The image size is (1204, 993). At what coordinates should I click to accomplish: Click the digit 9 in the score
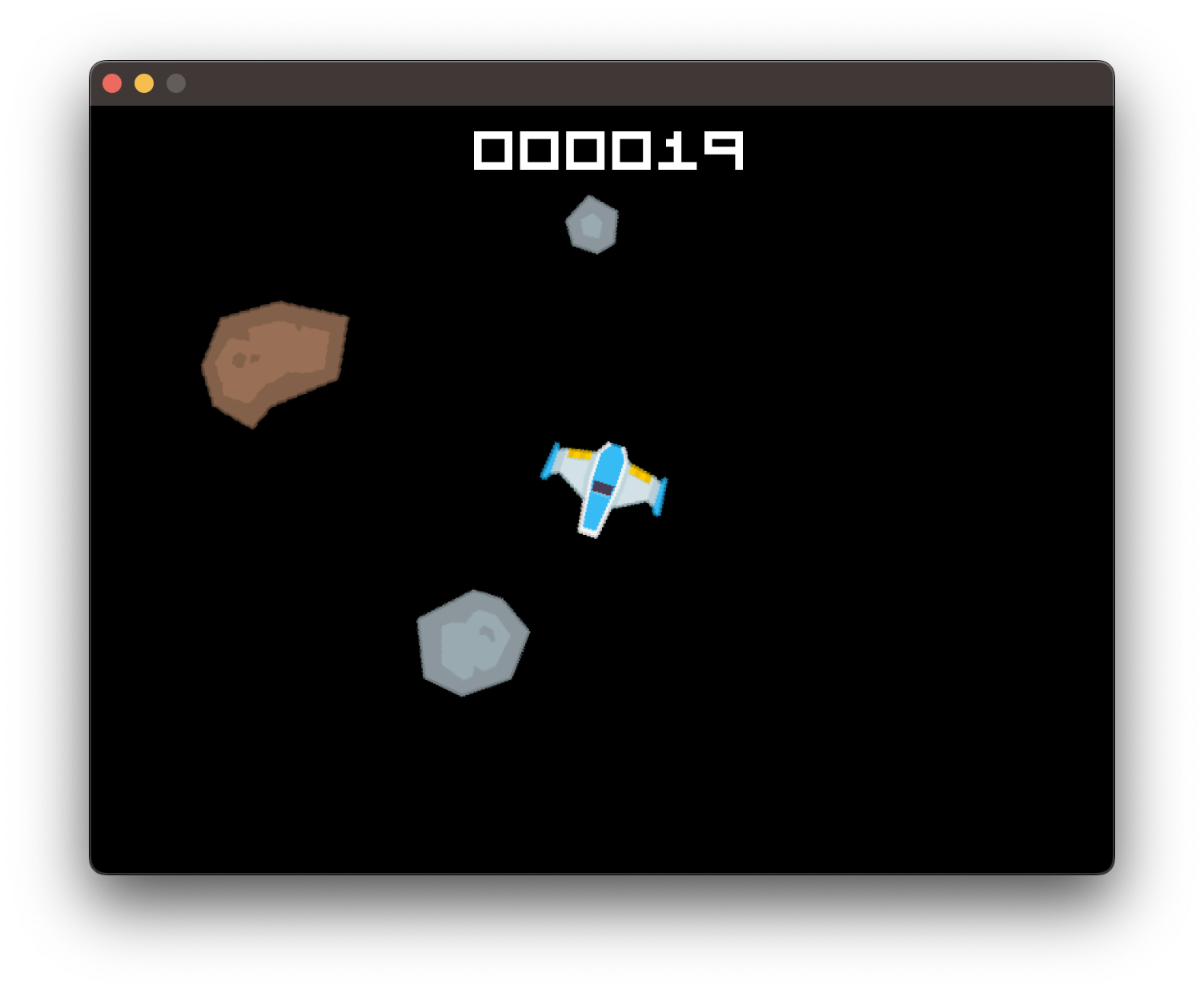click(x=722, y=151)
